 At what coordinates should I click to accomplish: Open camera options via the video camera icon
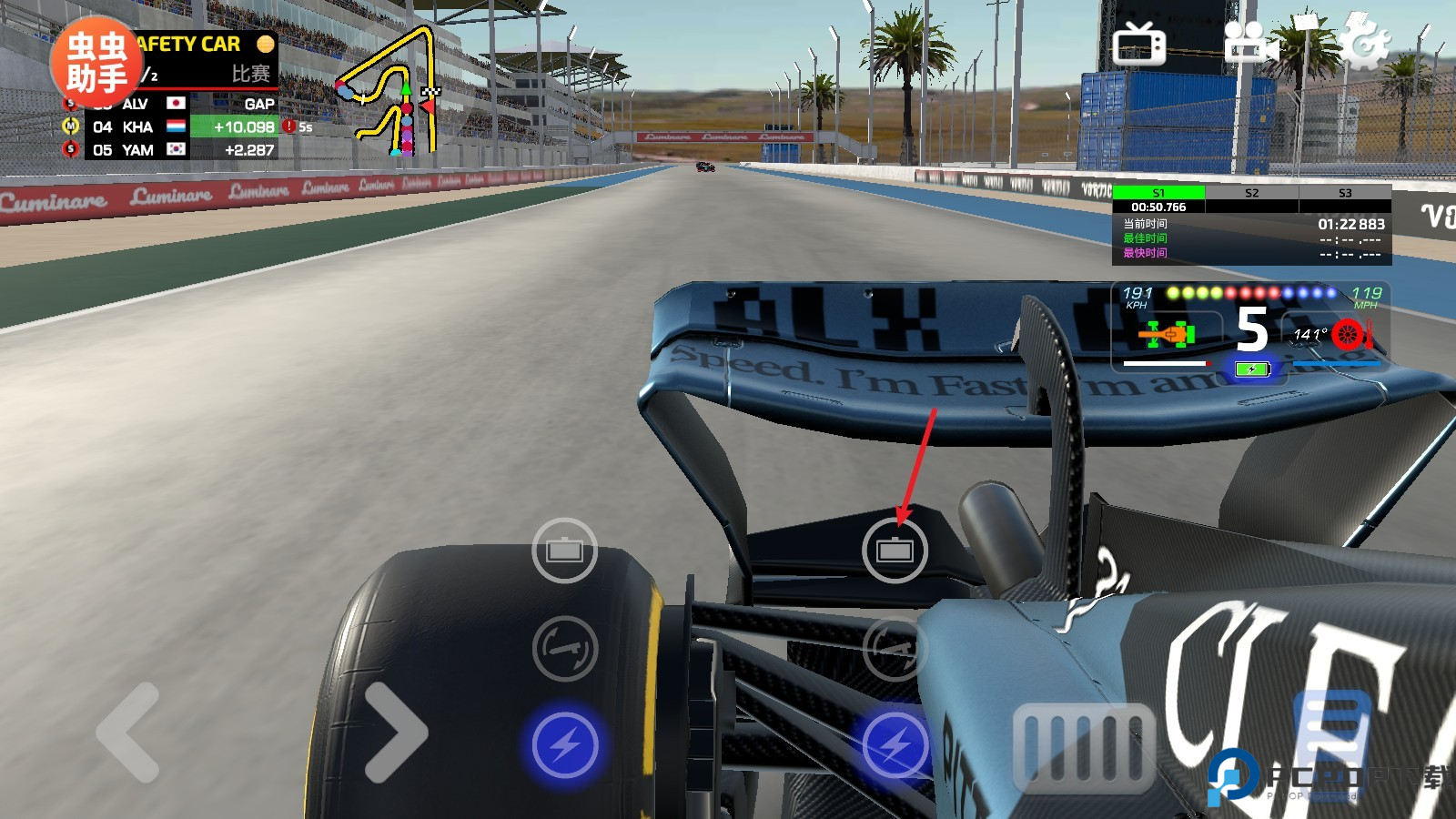[1253, 41]
